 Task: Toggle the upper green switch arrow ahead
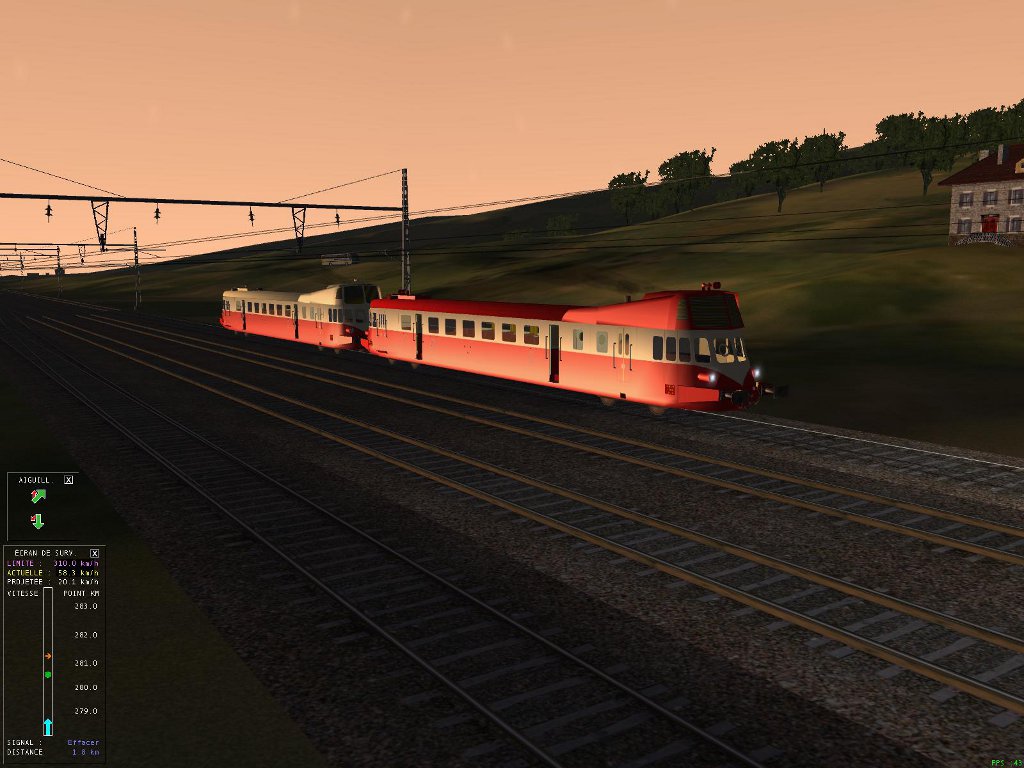38,496
